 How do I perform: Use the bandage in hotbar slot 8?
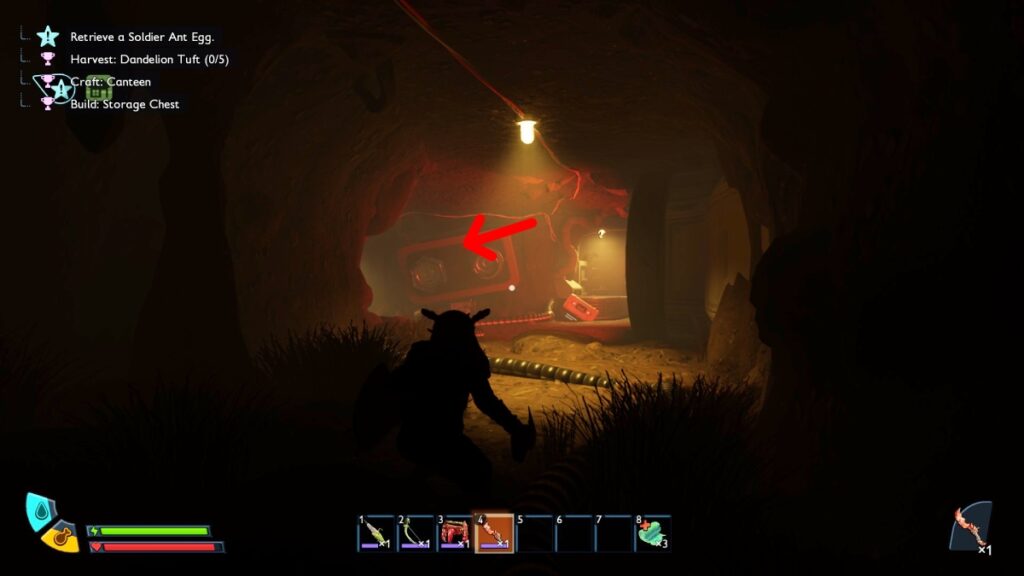pyautogui.click(x=652, y=534)
